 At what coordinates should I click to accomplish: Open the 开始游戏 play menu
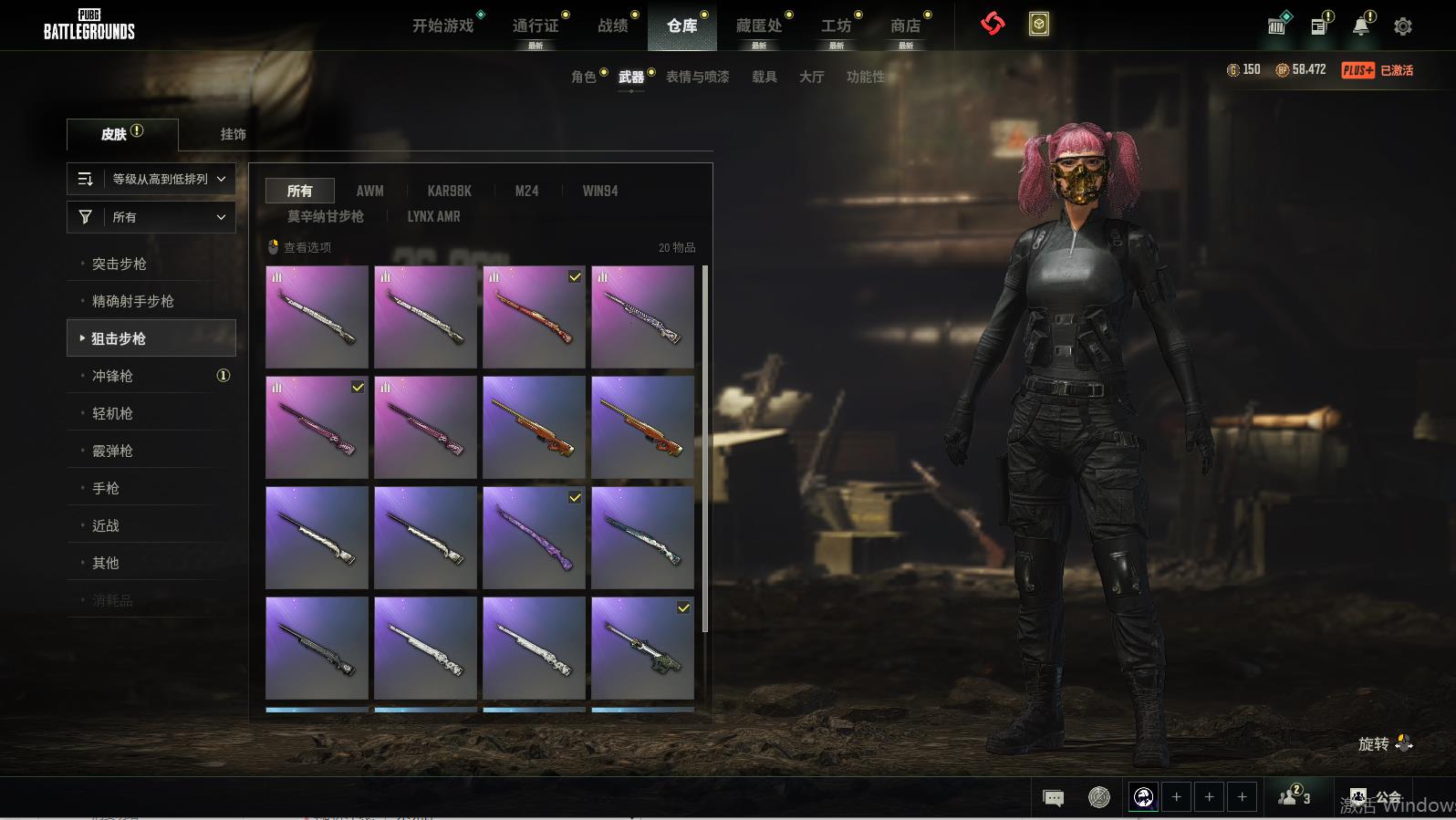pyautogui.click(x=443, y=26)
